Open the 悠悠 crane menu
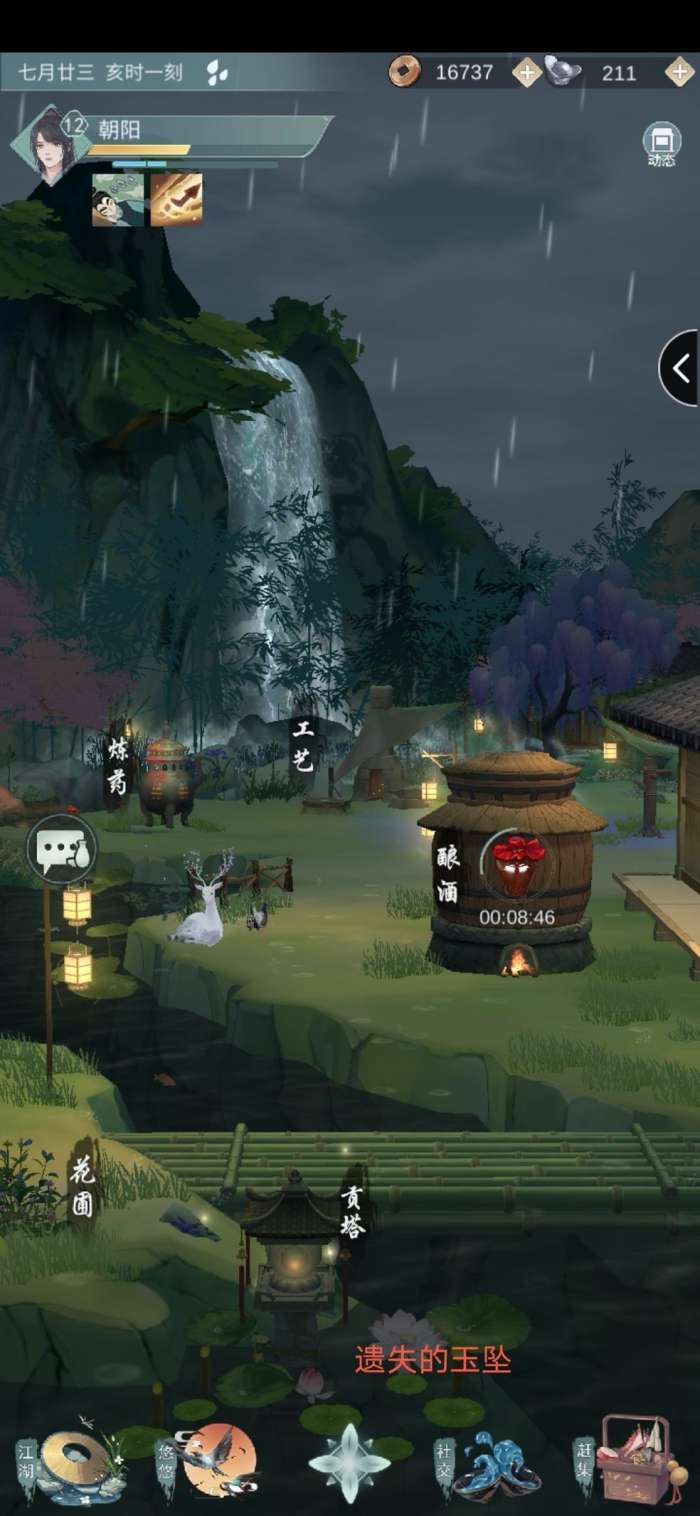This screenshot has width=700, height=1516. (217, 1461)
